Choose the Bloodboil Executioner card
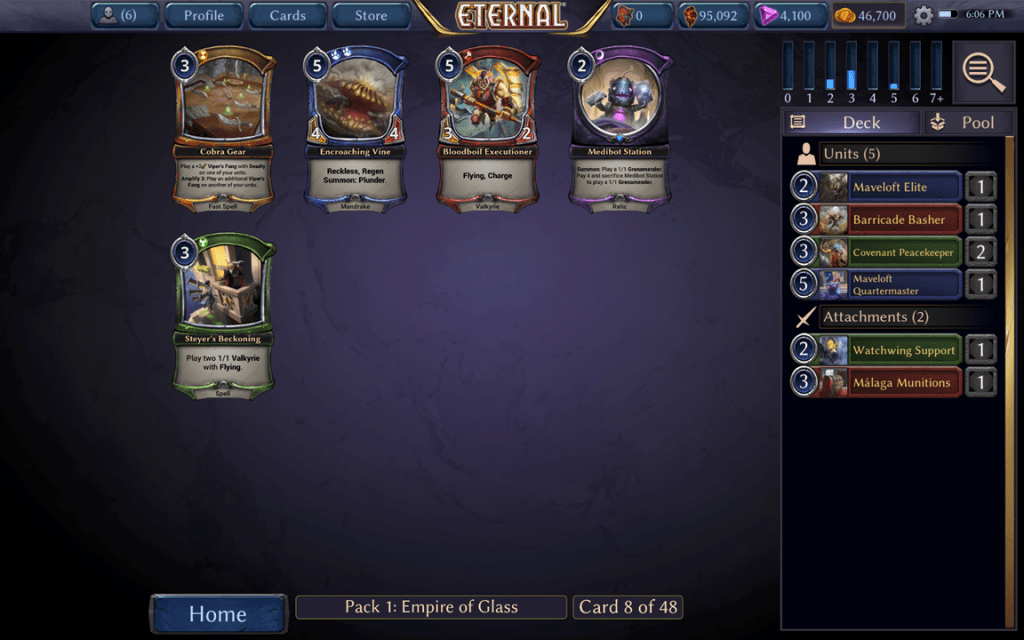Viewport: 1024px width, 640px height. coord(488,126)
